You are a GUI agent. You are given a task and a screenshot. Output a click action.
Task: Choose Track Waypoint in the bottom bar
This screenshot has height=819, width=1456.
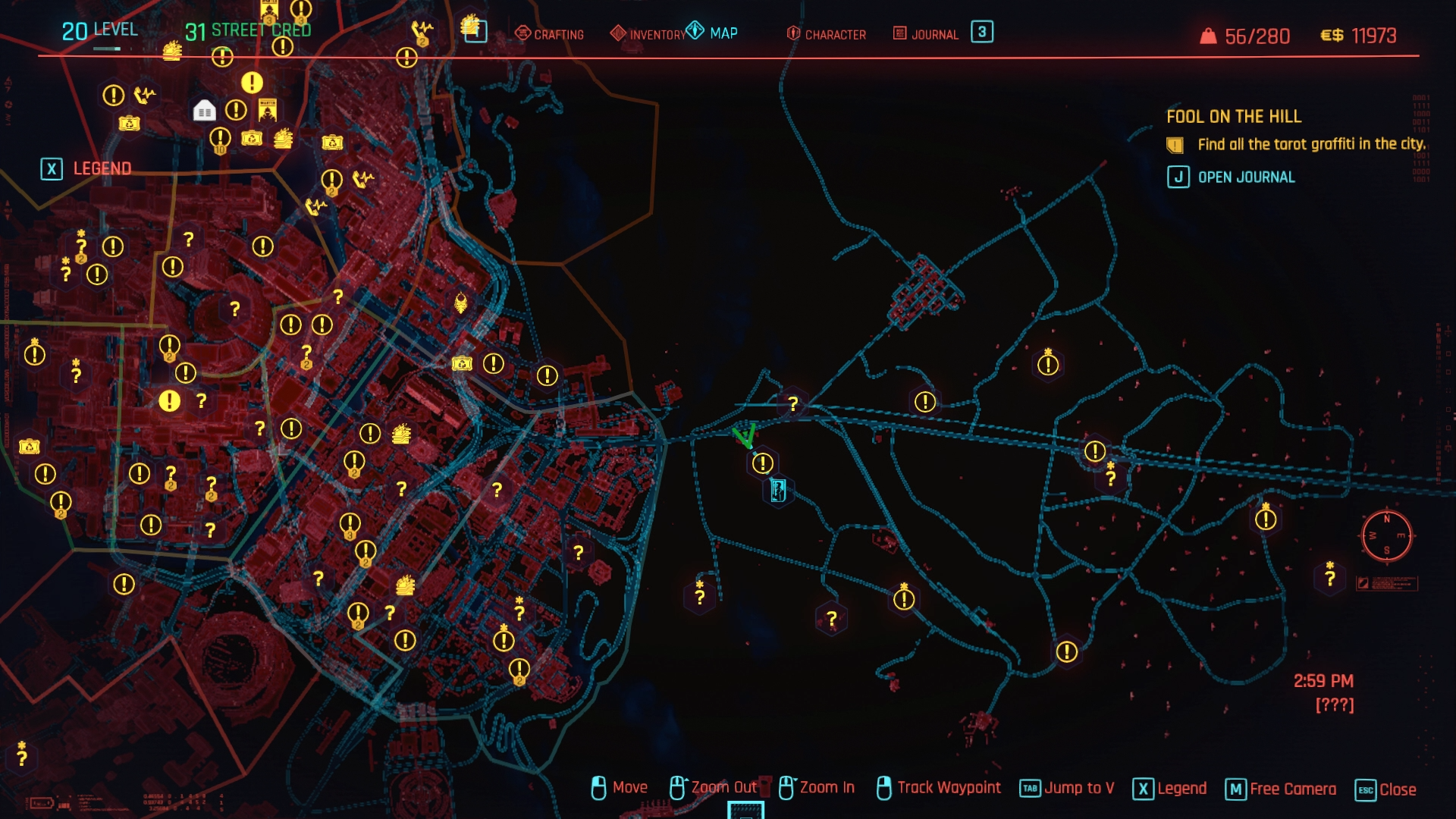[938, 788]
